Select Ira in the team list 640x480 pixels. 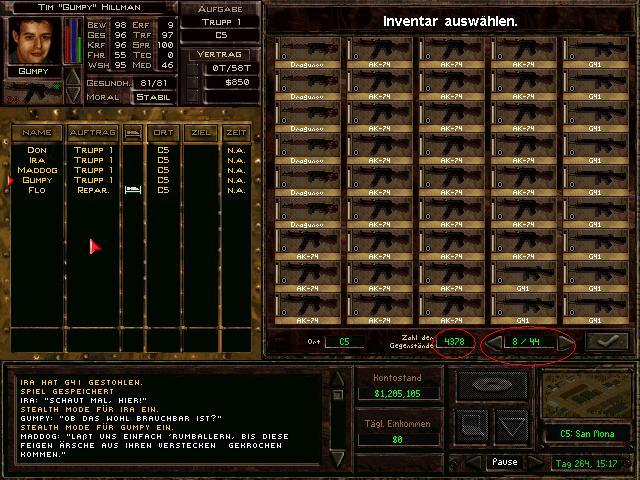point(37,160)
